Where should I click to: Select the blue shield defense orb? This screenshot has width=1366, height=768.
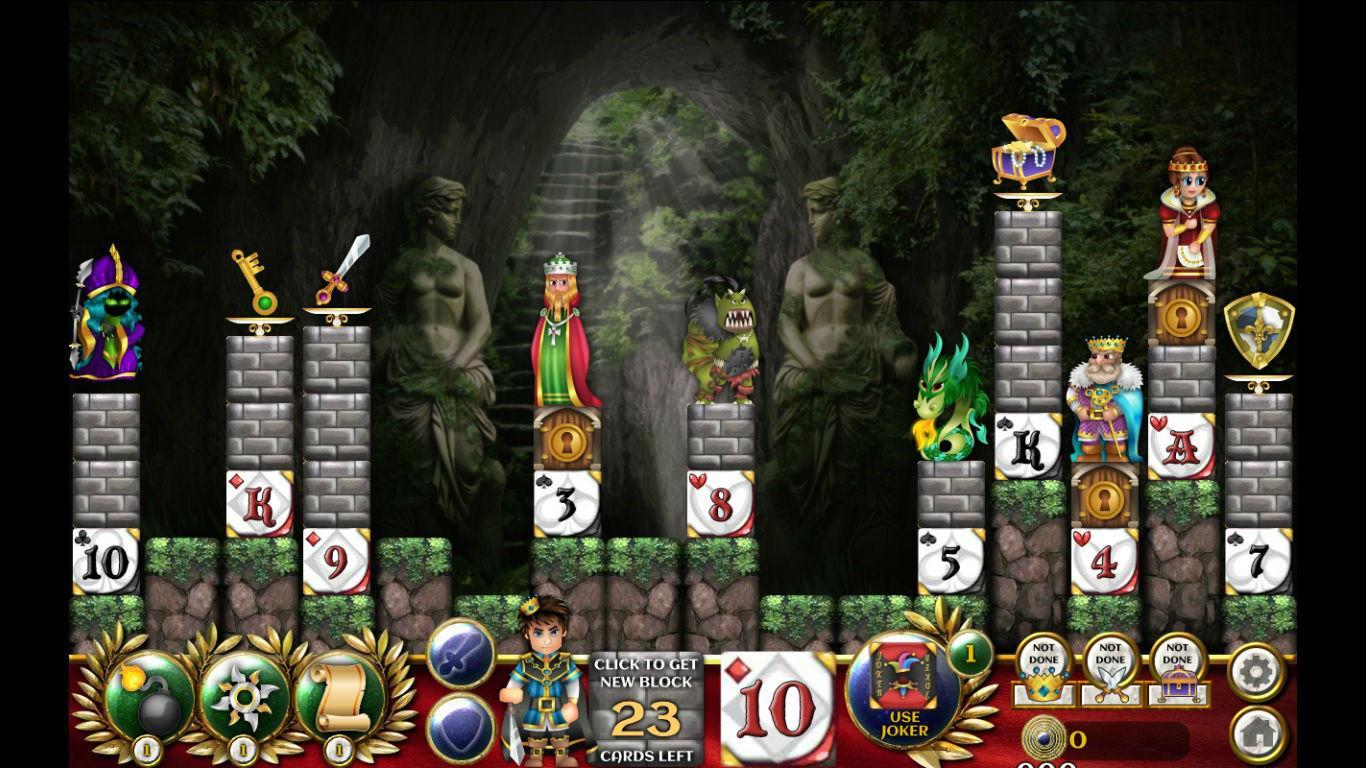point(460,727)
